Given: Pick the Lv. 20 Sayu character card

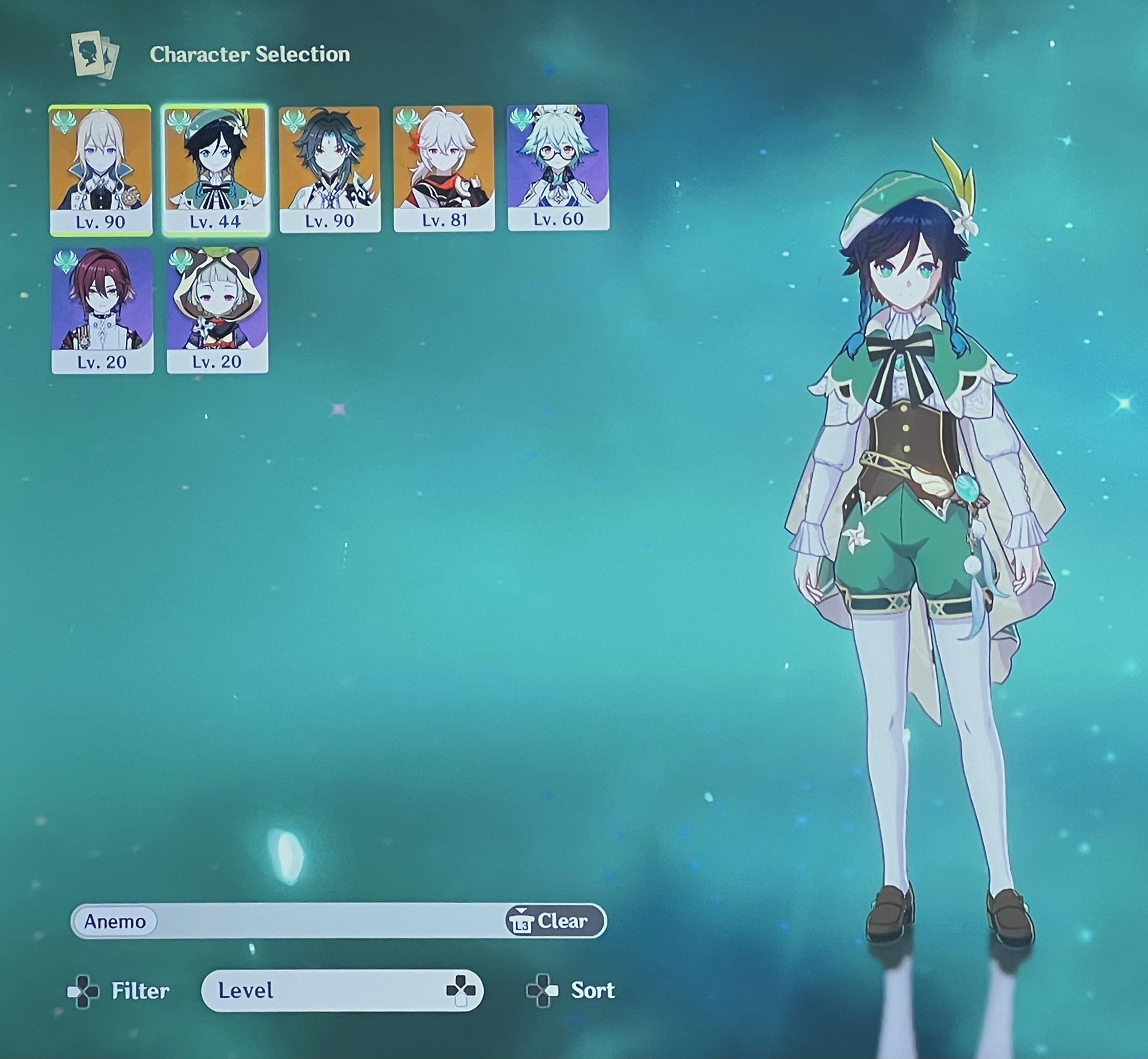Looking at the screenshot, I should 217,310.
